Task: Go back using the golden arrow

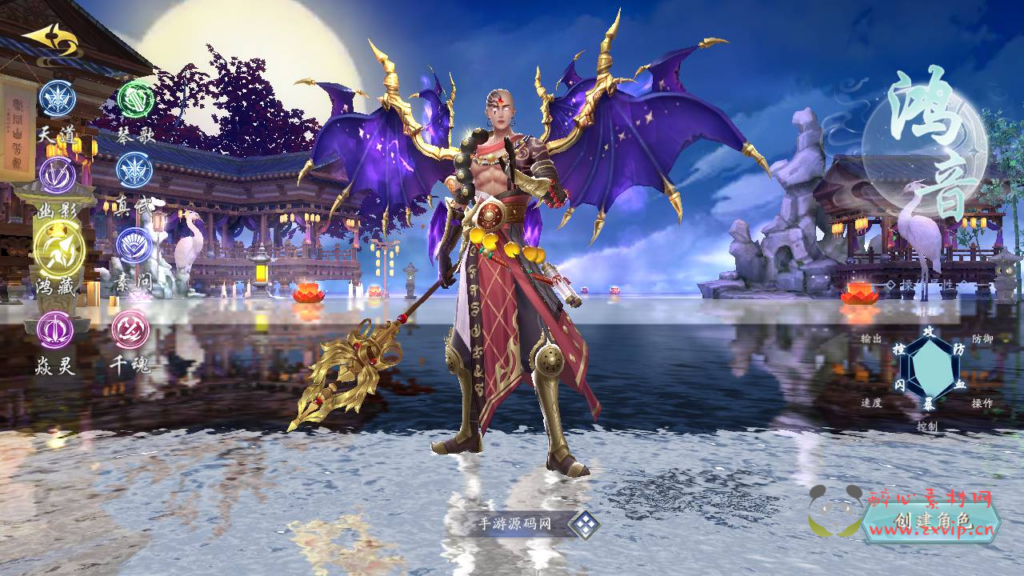Action: pos(50,40)
